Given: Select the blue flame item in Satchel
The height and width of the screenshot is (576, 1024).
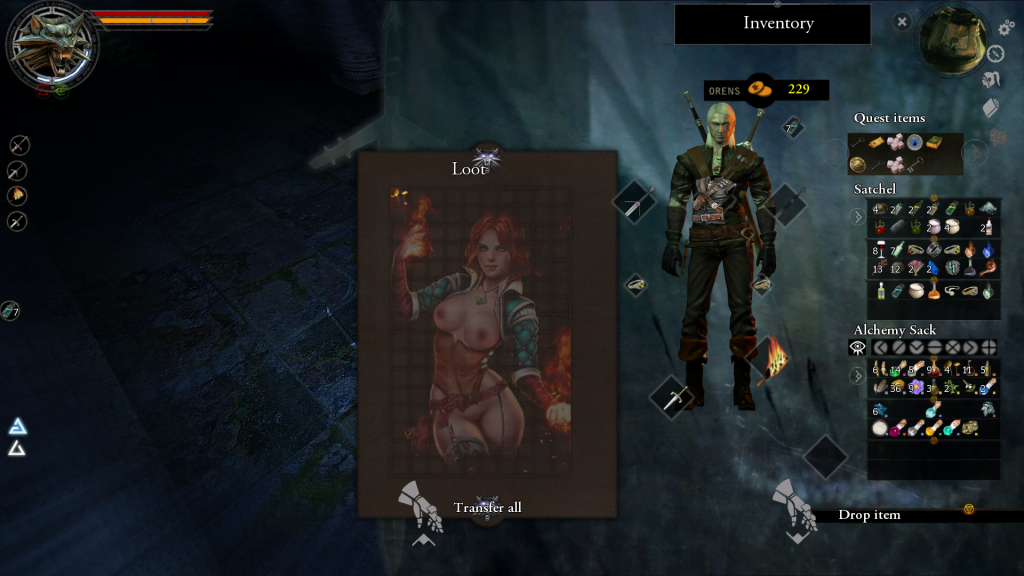Looking at the screenshot, I should 988,249.
